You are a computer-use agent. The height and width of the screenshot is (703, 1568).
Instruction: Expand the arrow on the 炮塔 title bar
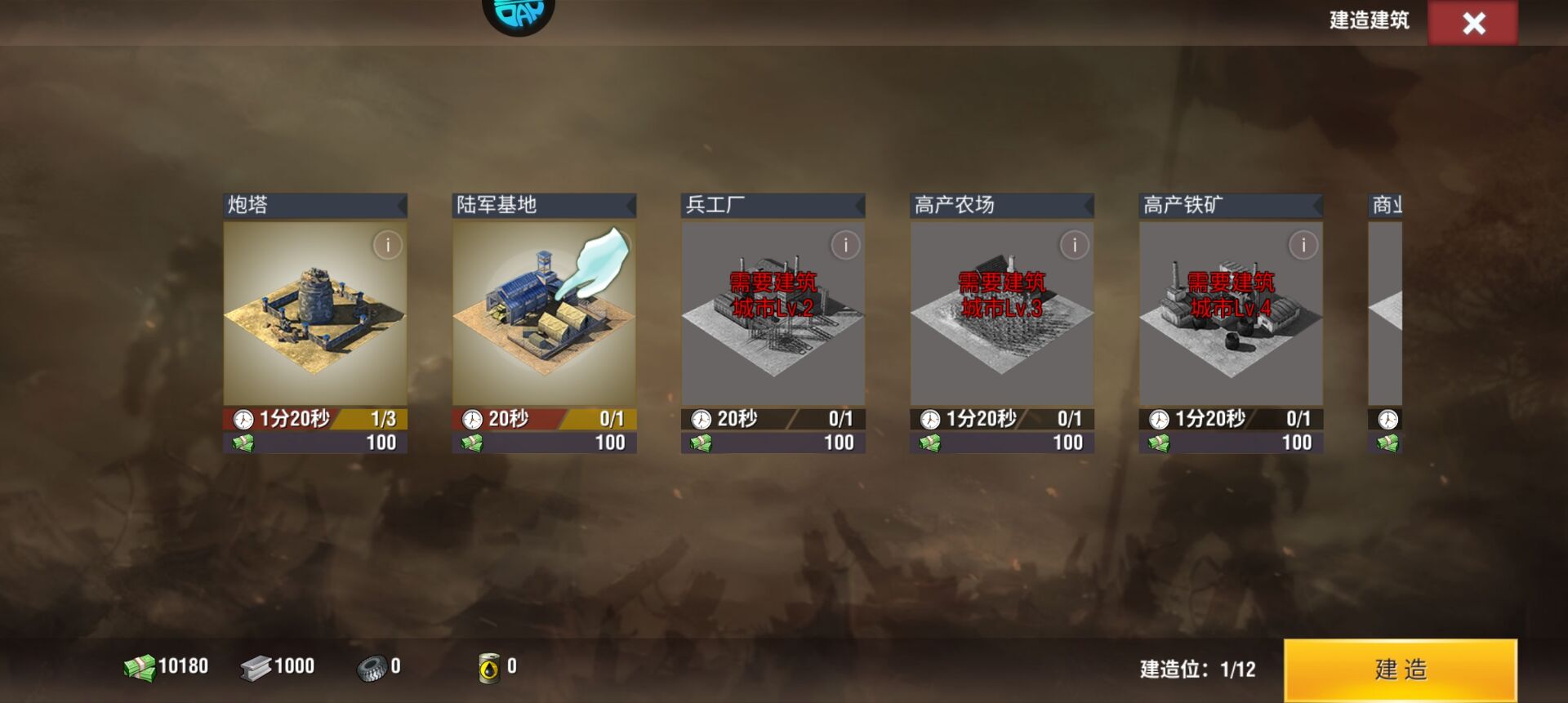[401, 206]
